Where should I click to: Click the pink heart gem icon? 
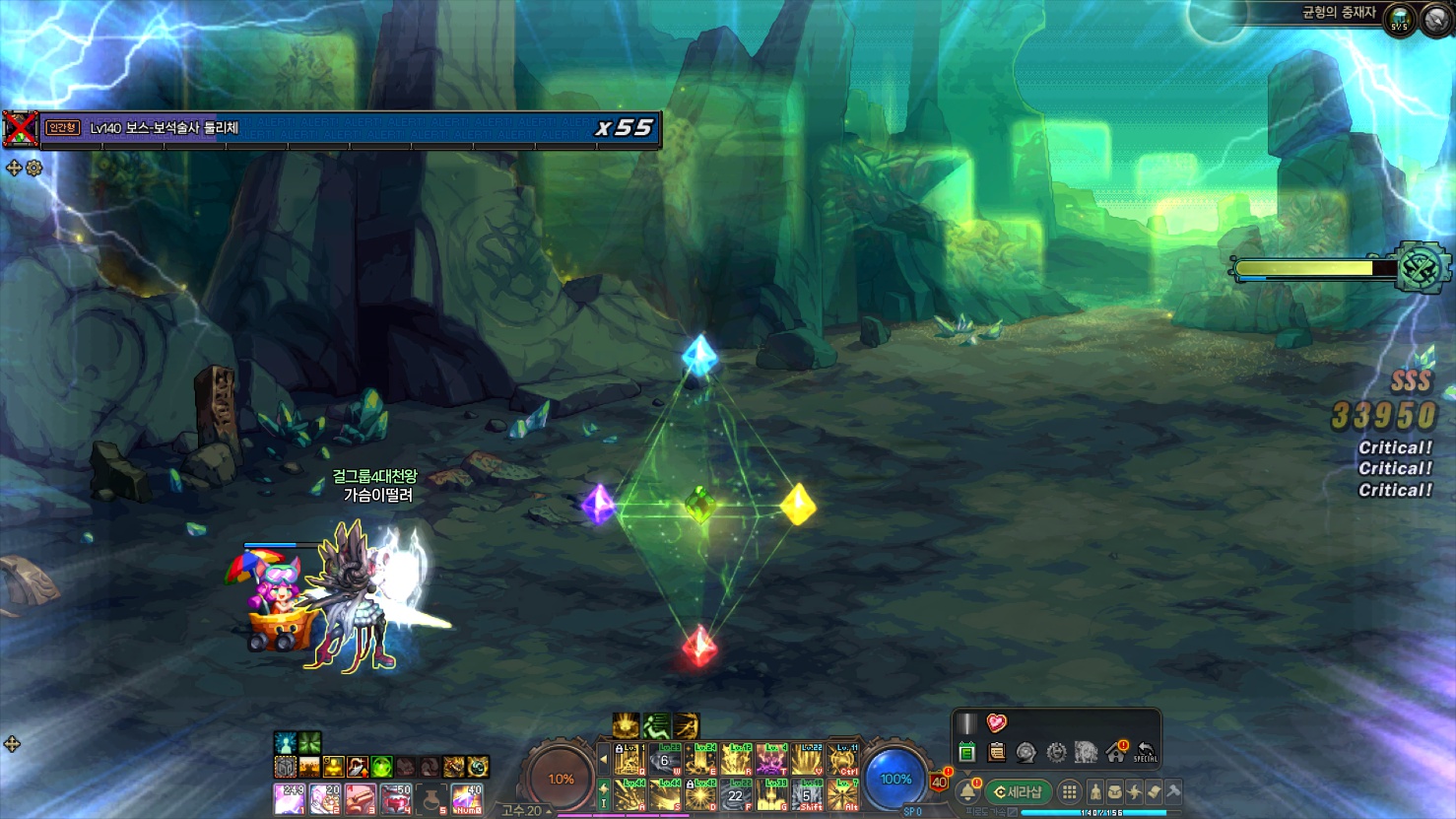(x=996, y=722)
